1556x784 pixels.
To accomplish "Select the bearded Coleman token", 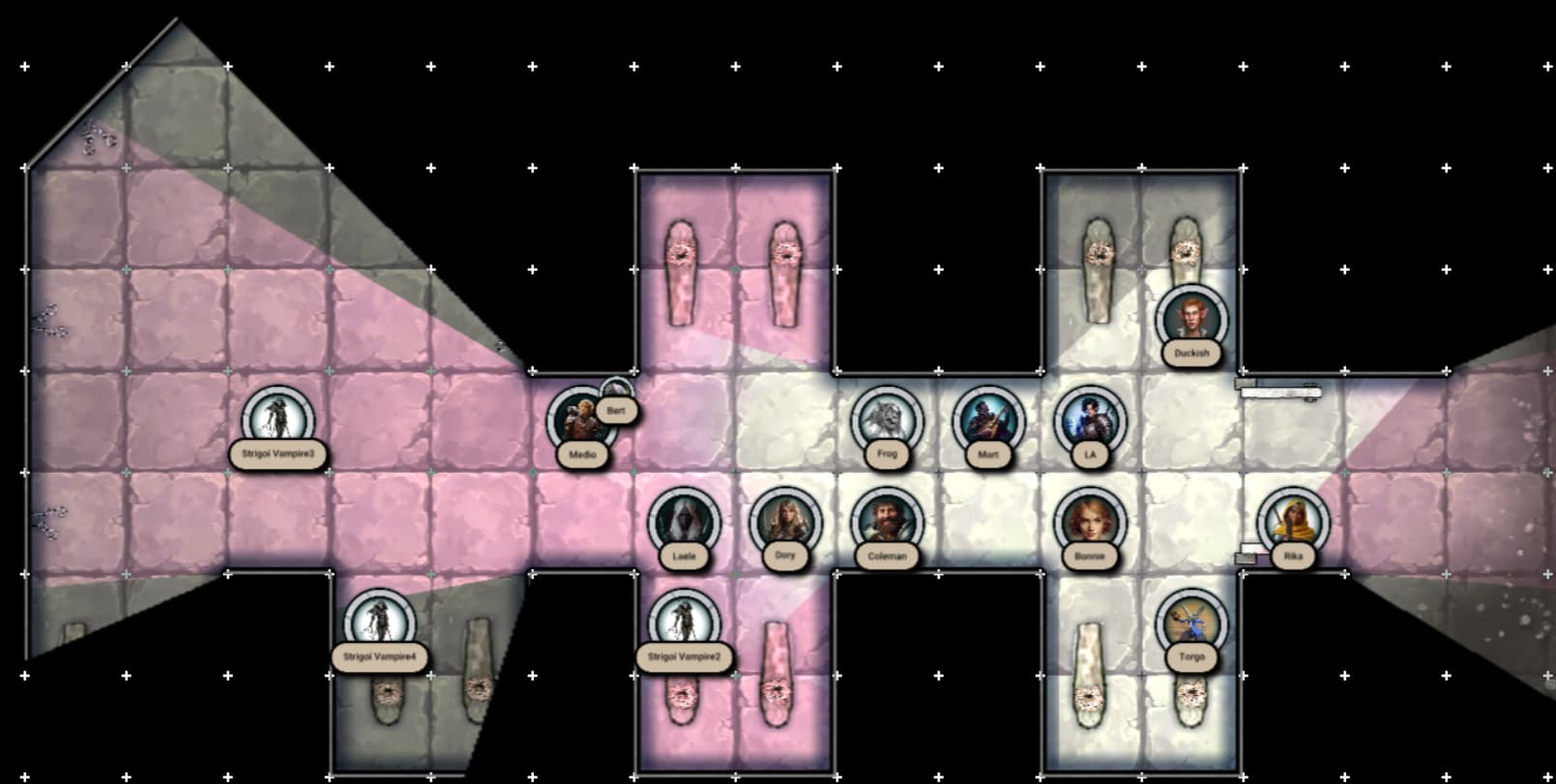I will click(887, 522).
